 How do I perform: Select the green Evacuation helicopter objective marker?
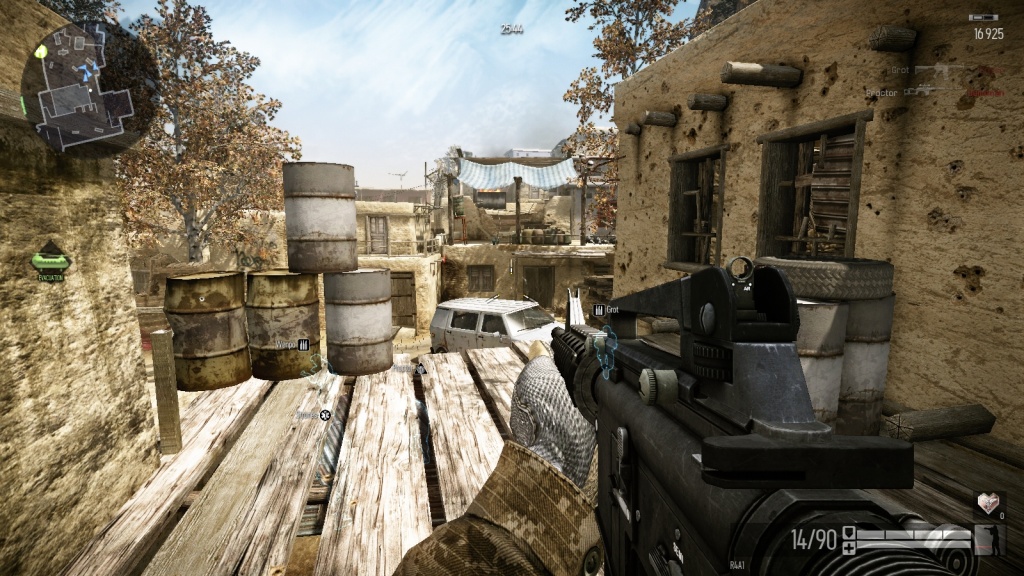pyautogui.click(x=49, y=260)
